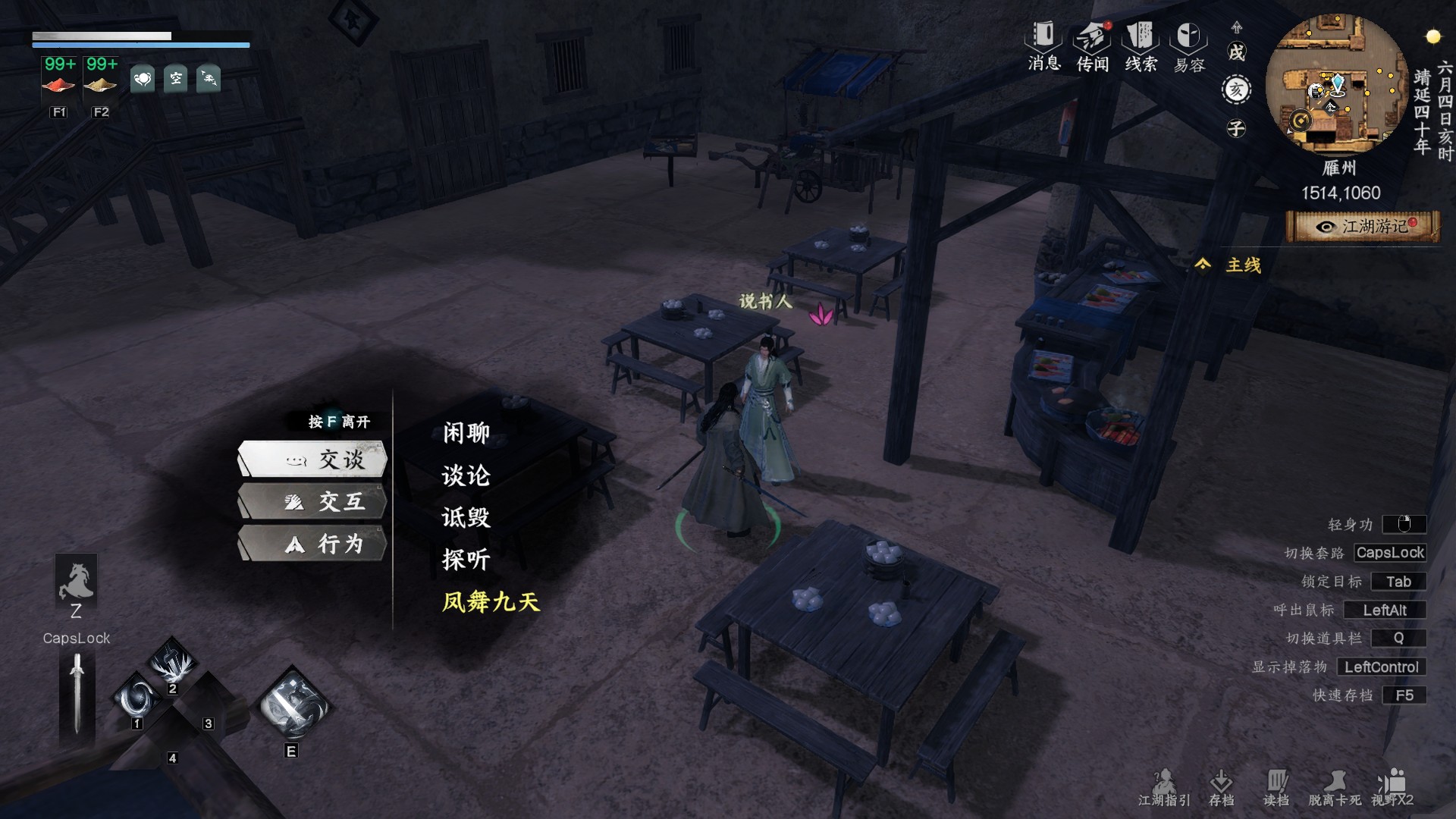Screen dimensions: 1456x819
Task: Switch to the 交互 interact tab
Action: (x=313, y=501)
